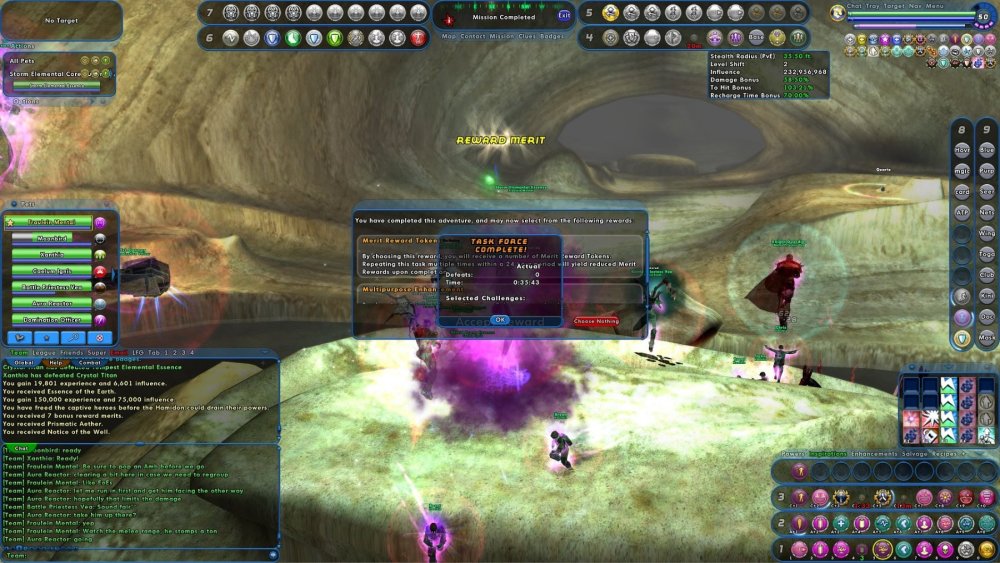Open the Friends chat tab
The width and height of the screenshot is (1000, 563).
pos(73,352)
